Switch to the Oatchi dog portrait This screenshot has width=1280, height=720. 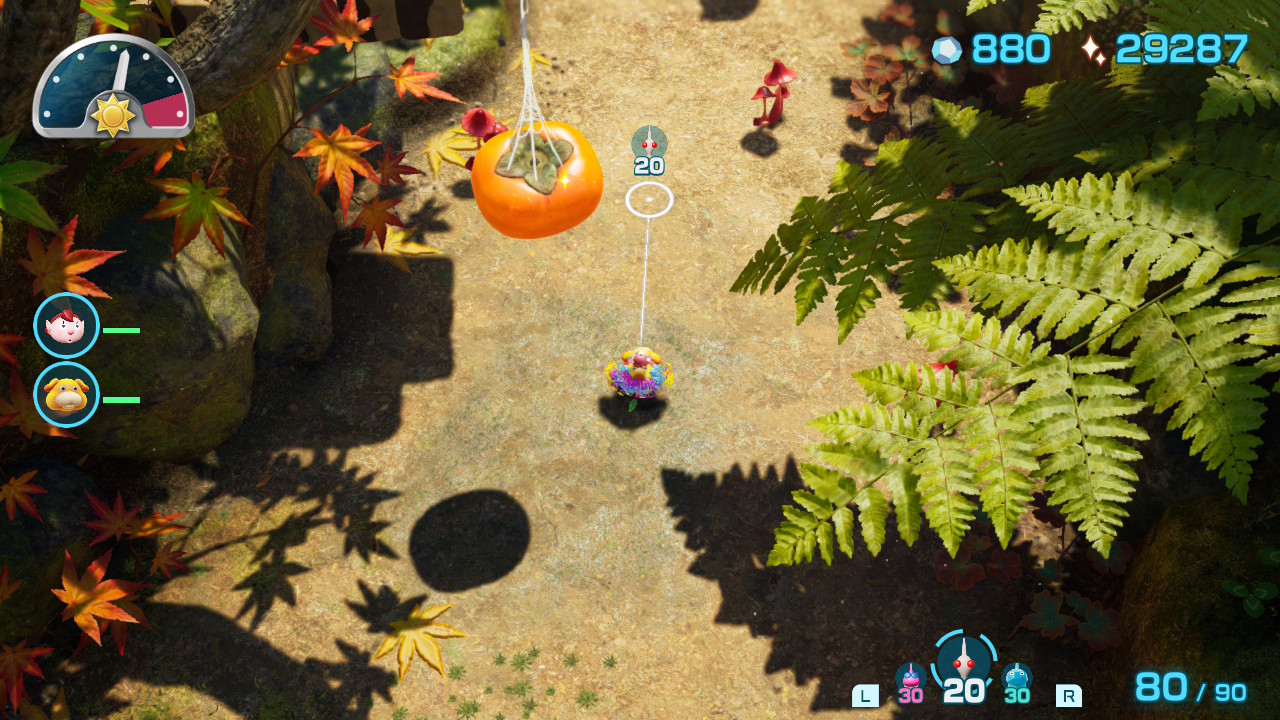pyautogui.click(x=66, y=395)
